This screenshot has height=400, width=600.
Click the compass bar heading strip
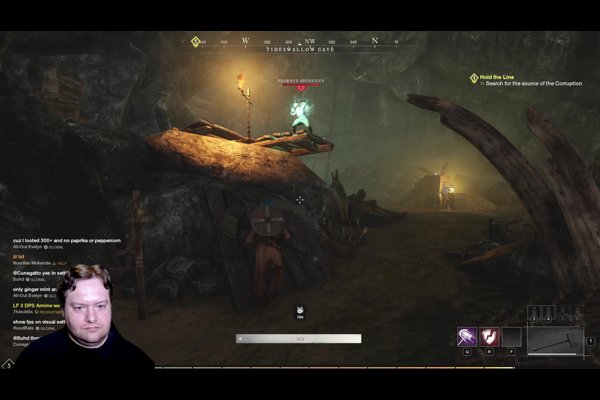pos(299,42)
